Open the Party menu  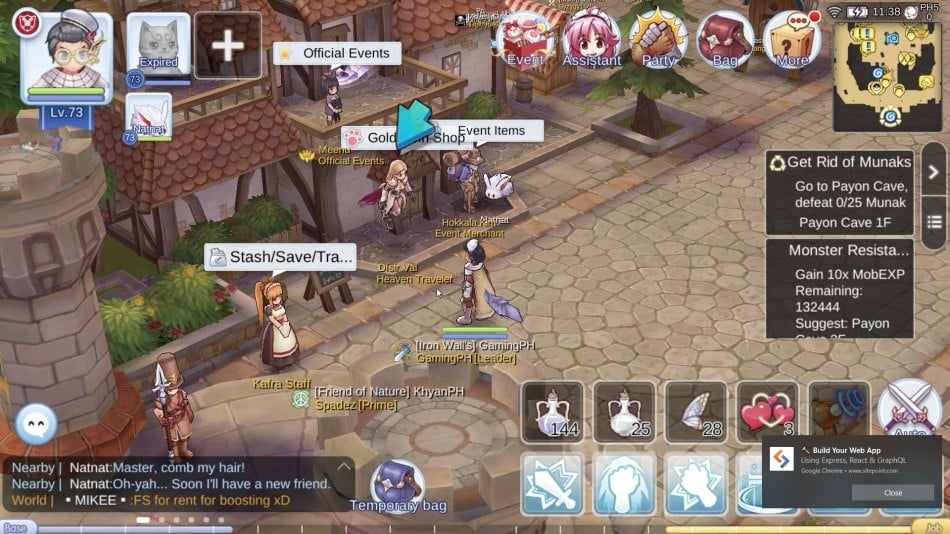[x=658, y=41]
